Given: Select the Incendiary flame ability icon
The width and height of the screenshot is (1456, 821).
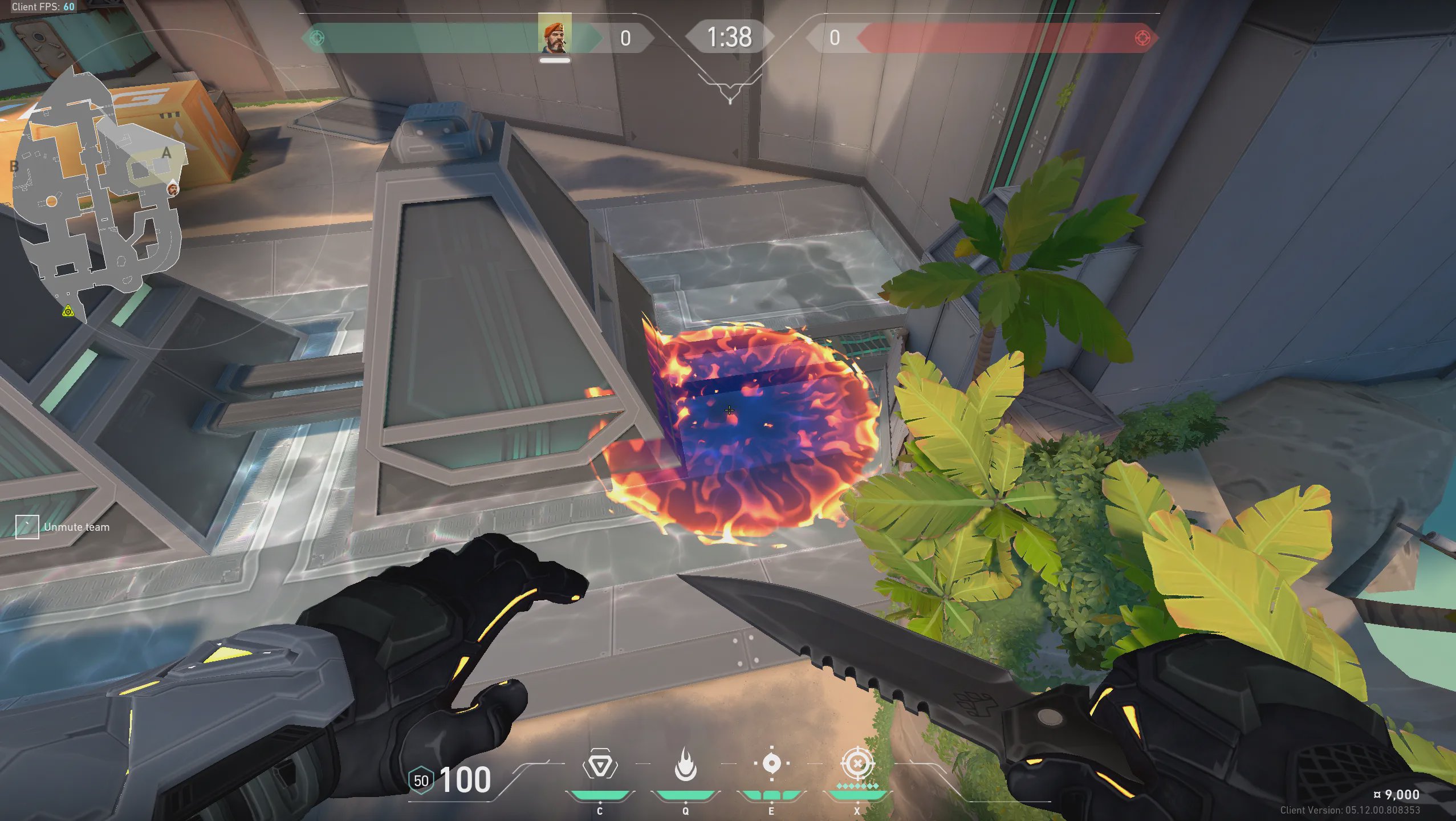Looking at the screenshot, I should (x=685, y=765).
